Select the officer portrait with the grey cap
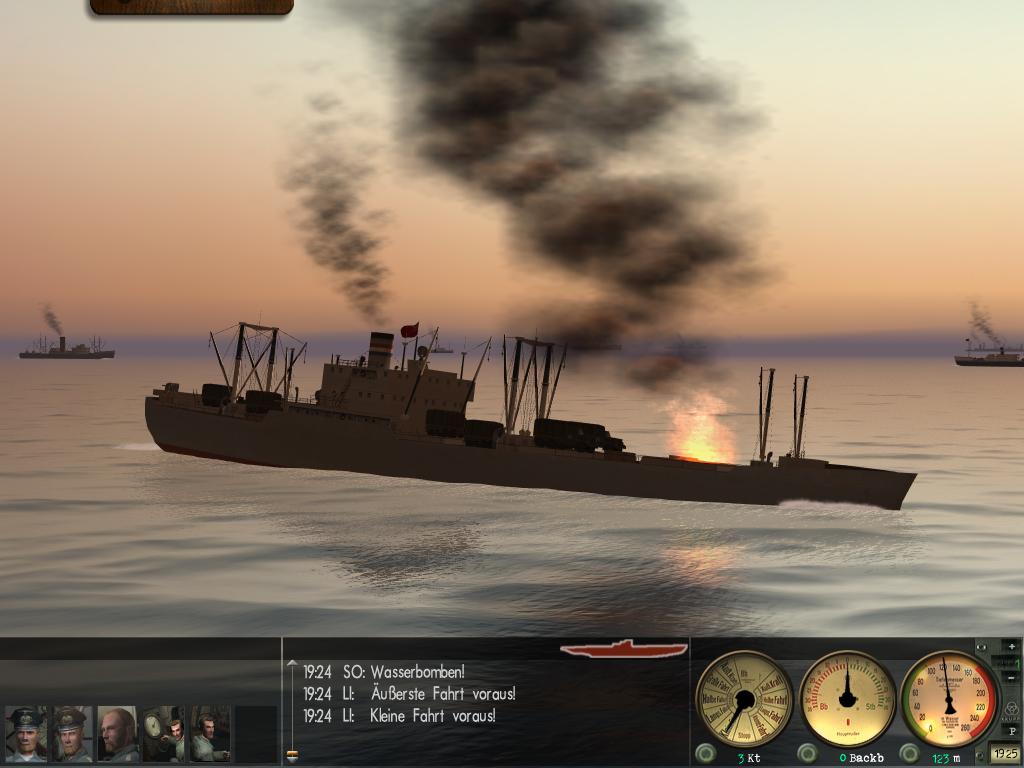The width and height of the screenshot is (1024, 768). (71, 734)
